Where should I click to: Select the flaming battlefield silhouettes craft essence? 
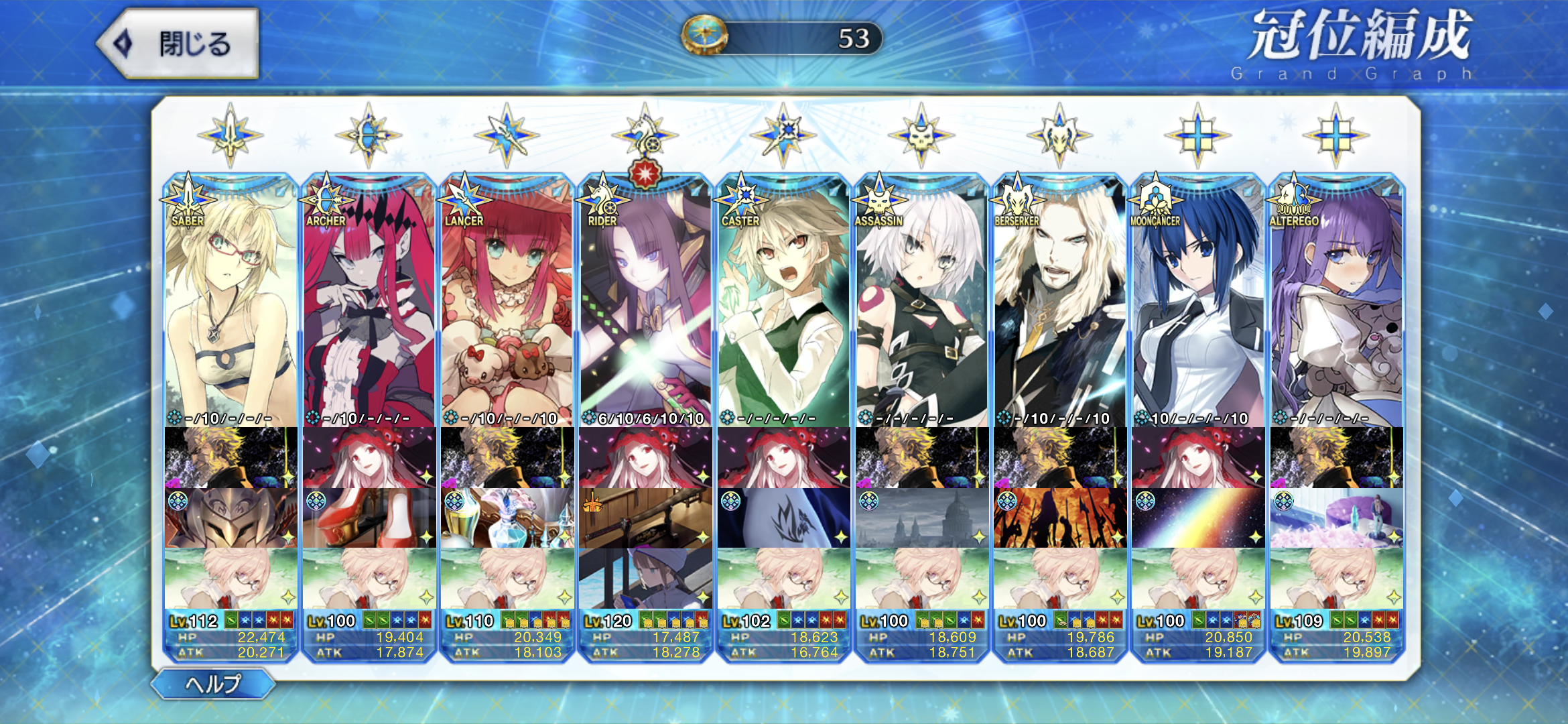pos(1059,518)
